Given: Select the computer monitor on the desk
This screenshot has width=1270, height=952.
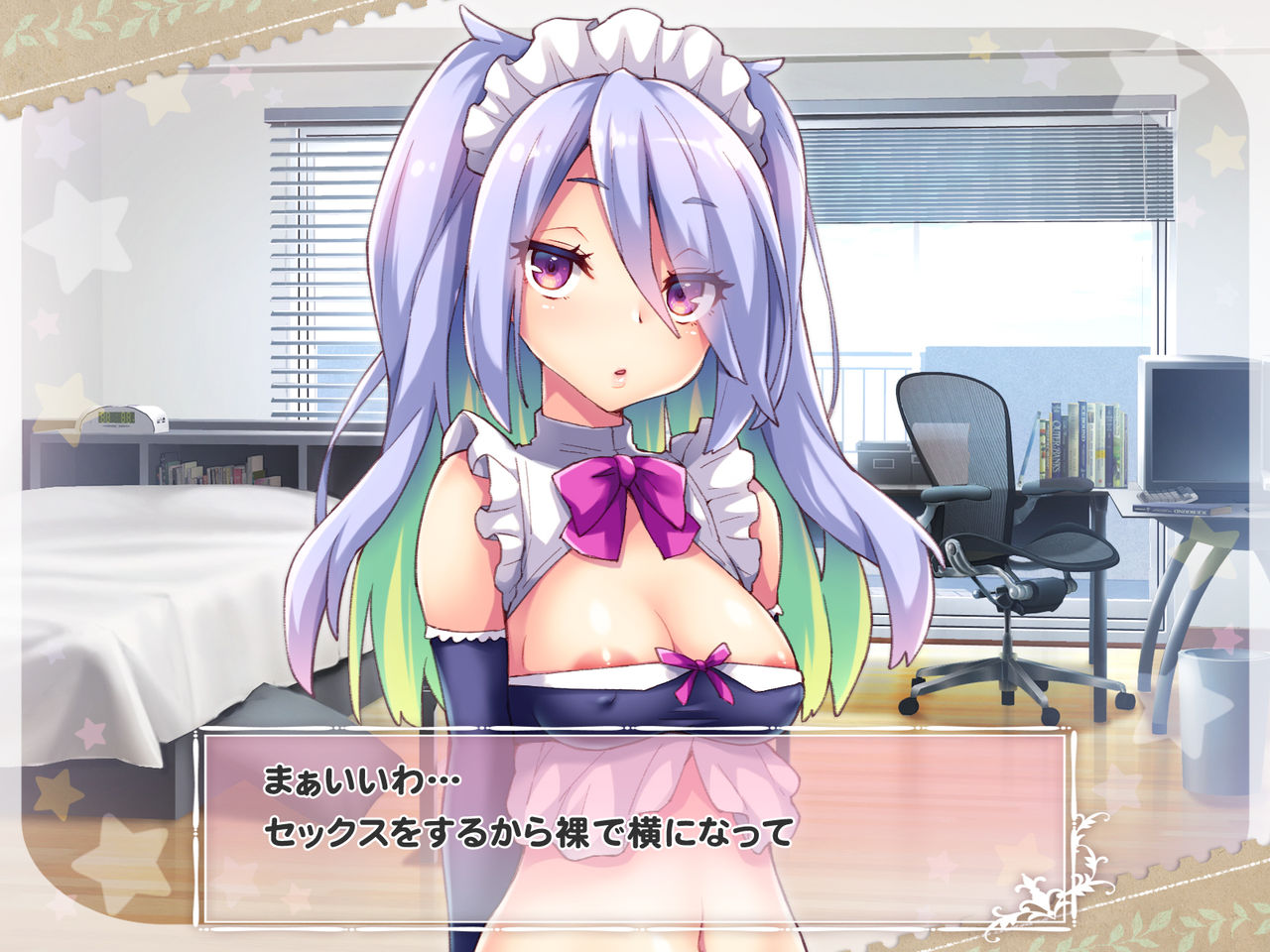Looking at the screenshot, I should pyautogui.click(x=1201, y=426).
